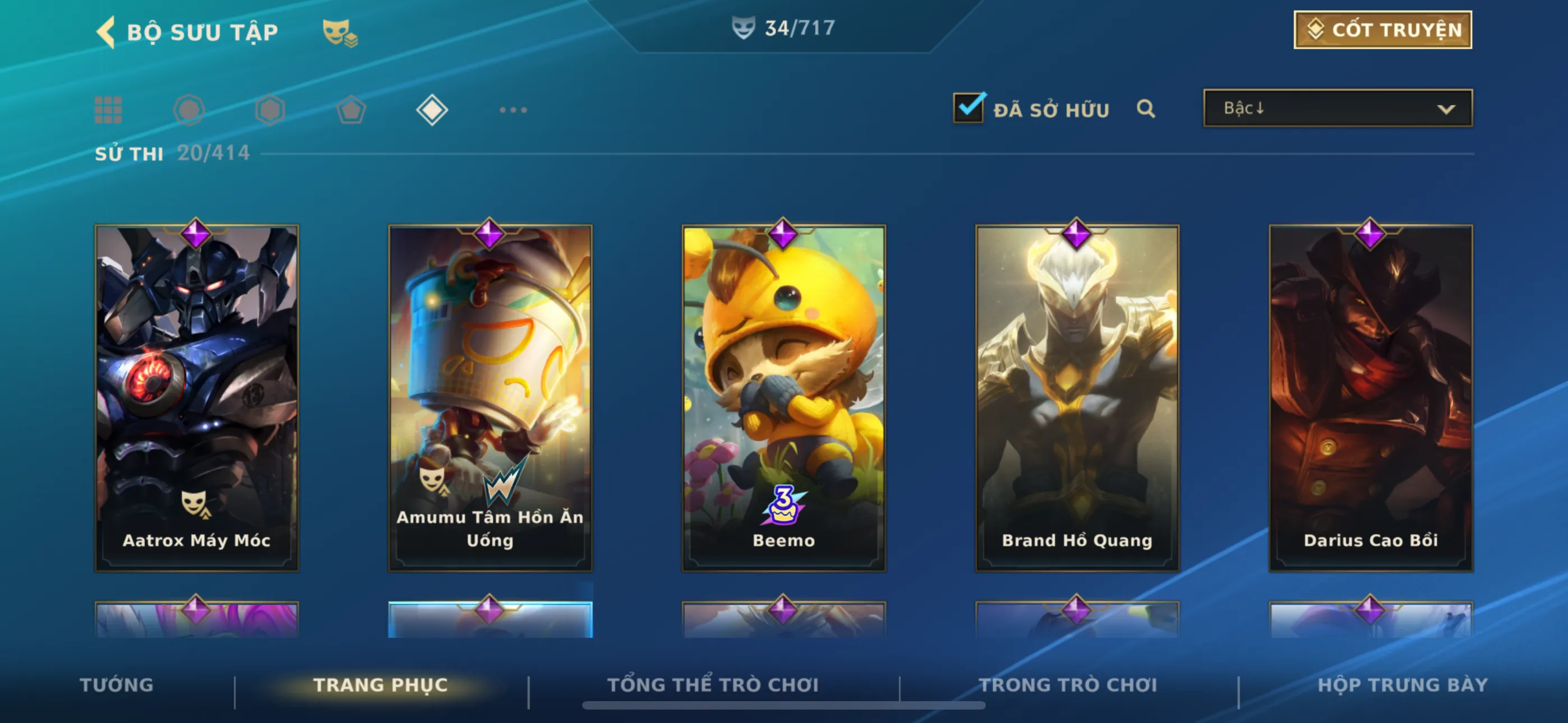View the Brand Hồ Quang skin

[1077, 398]
